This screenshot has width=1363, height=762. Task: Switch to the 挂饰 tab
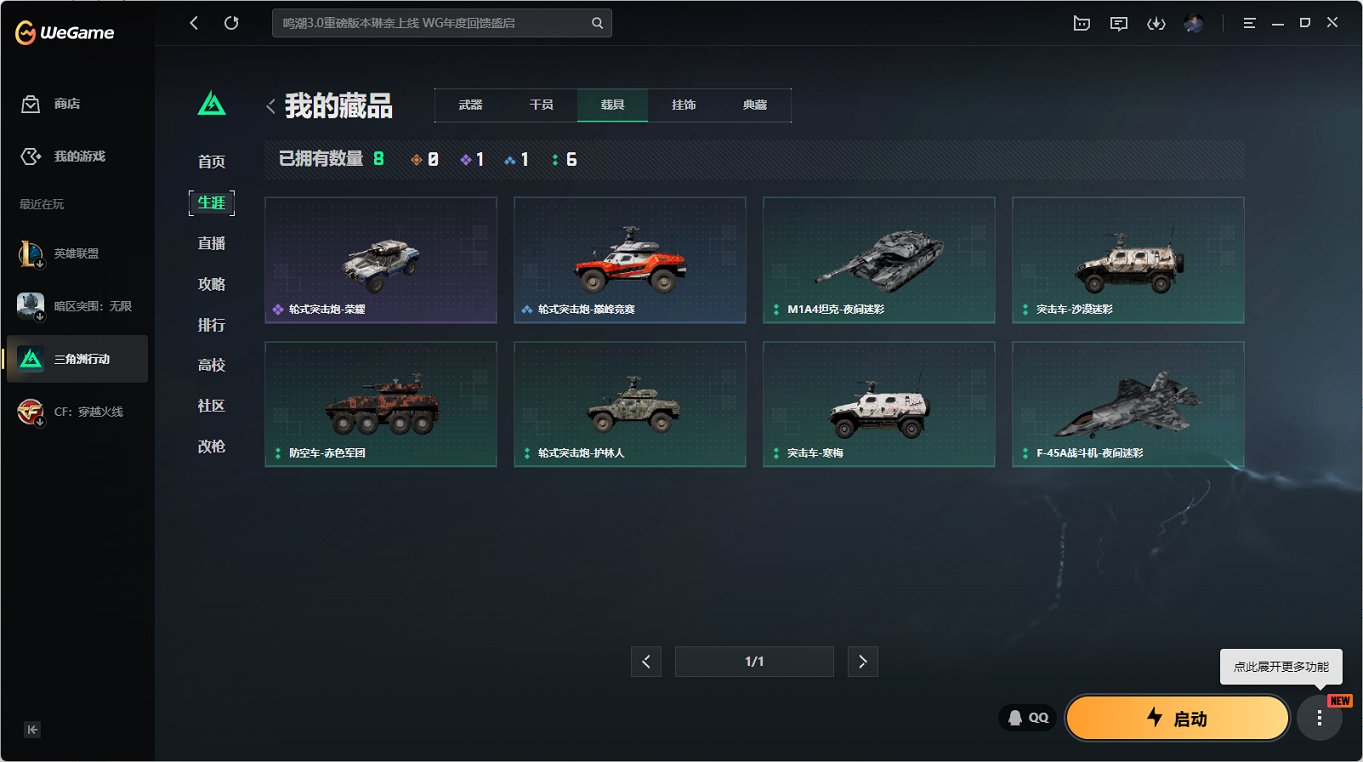[684, 104]
